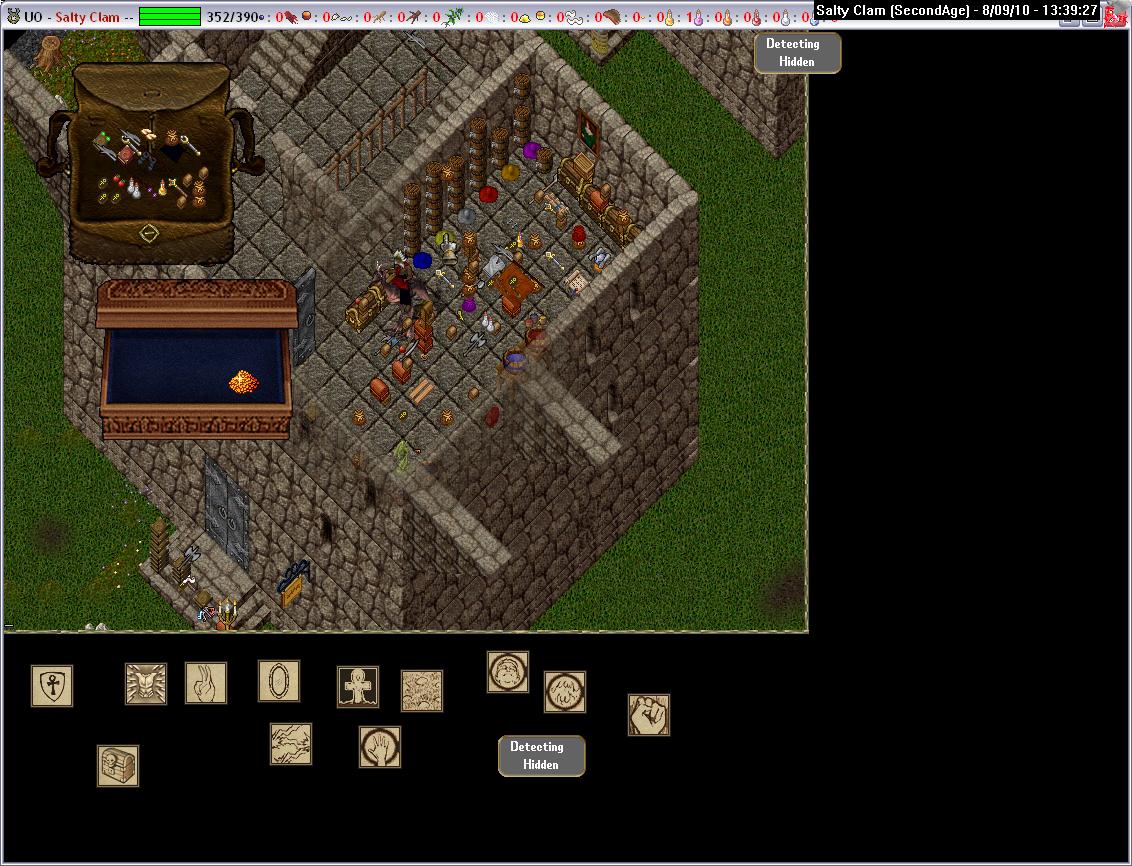Cast the clenched fist spell icon
Screen dimensions: 1132x866
[x=649, y=715]
